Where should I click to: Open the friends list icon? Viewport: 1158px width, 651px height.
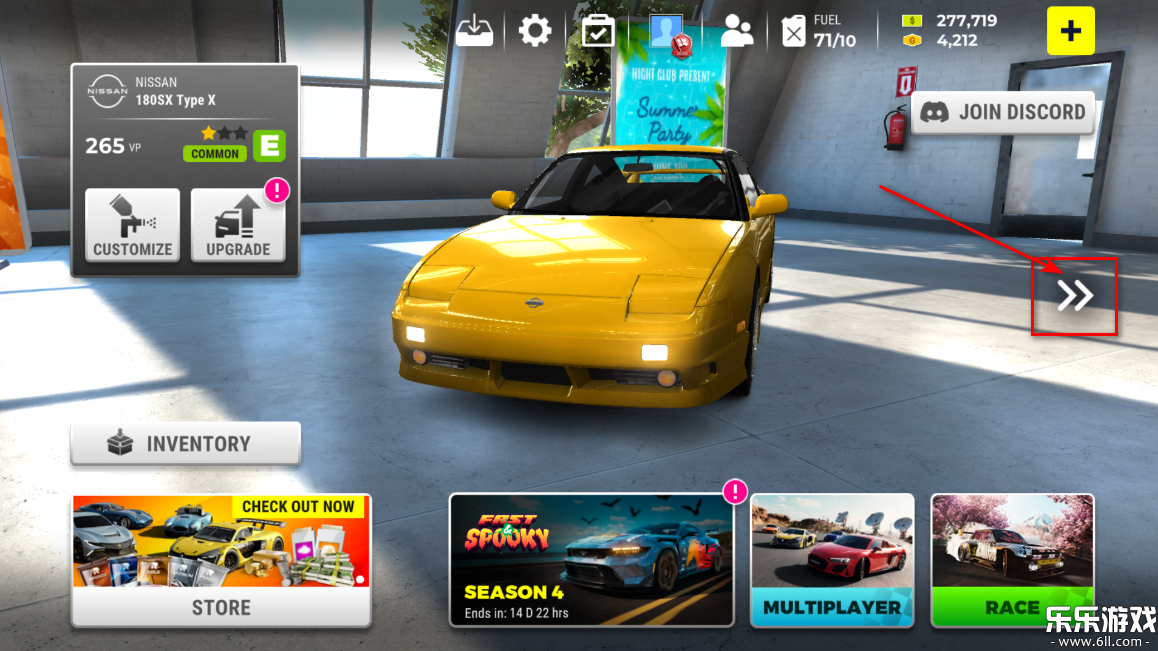737,31
